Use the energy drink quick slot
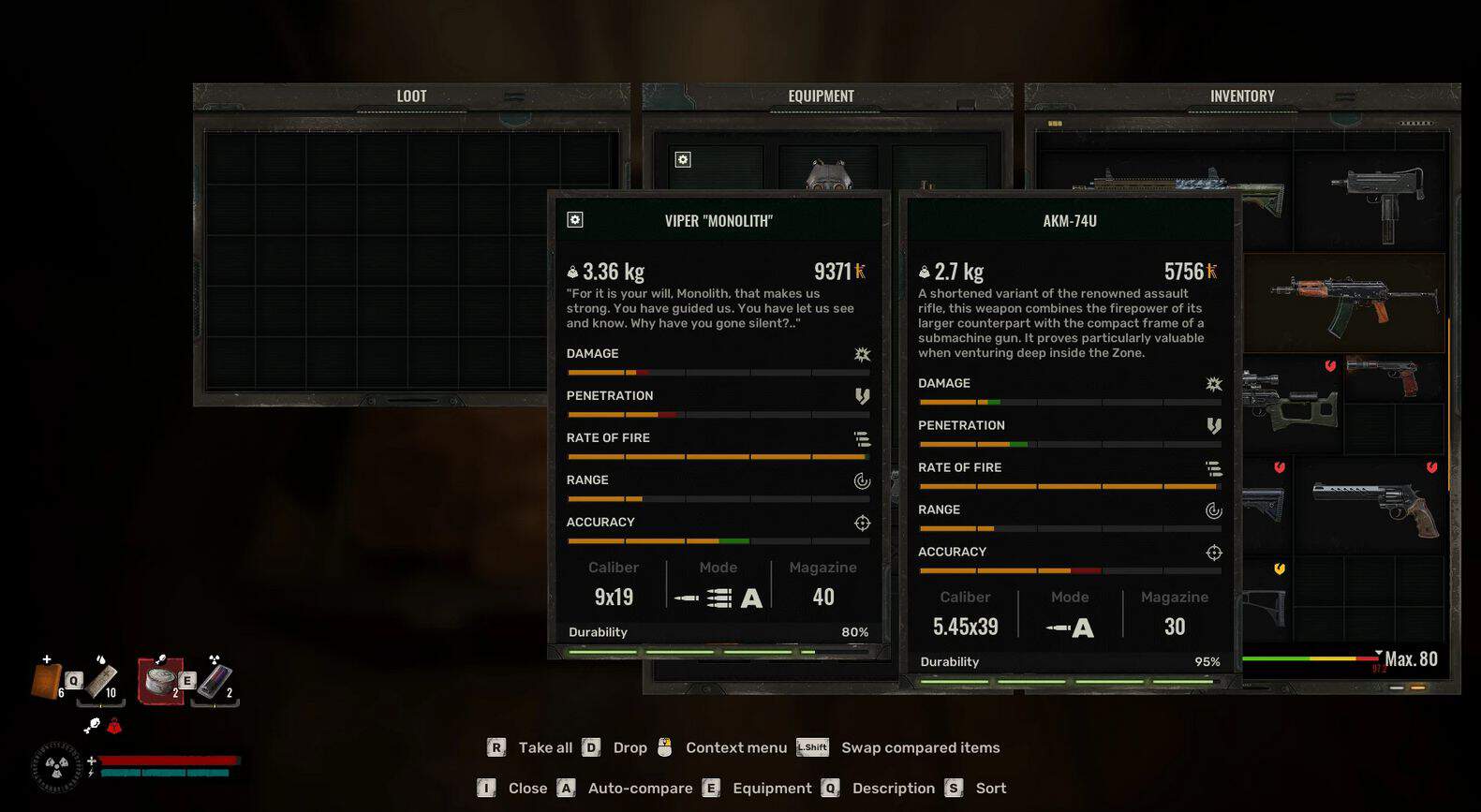Viewport: 1481px width, 812px height. tap(215, 681)
